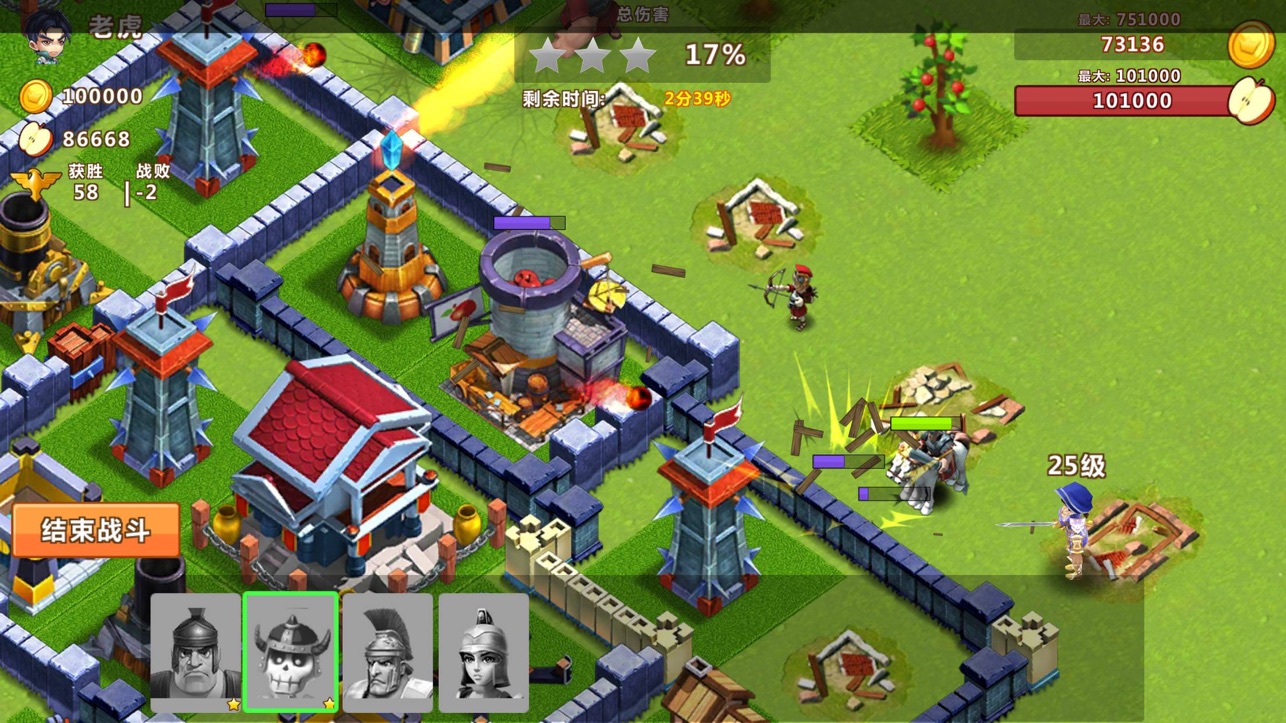This screenshot has width=1286, height=723.
Task: Click the gold coin icon beside 73136
Action: (x=1250, y=45)
